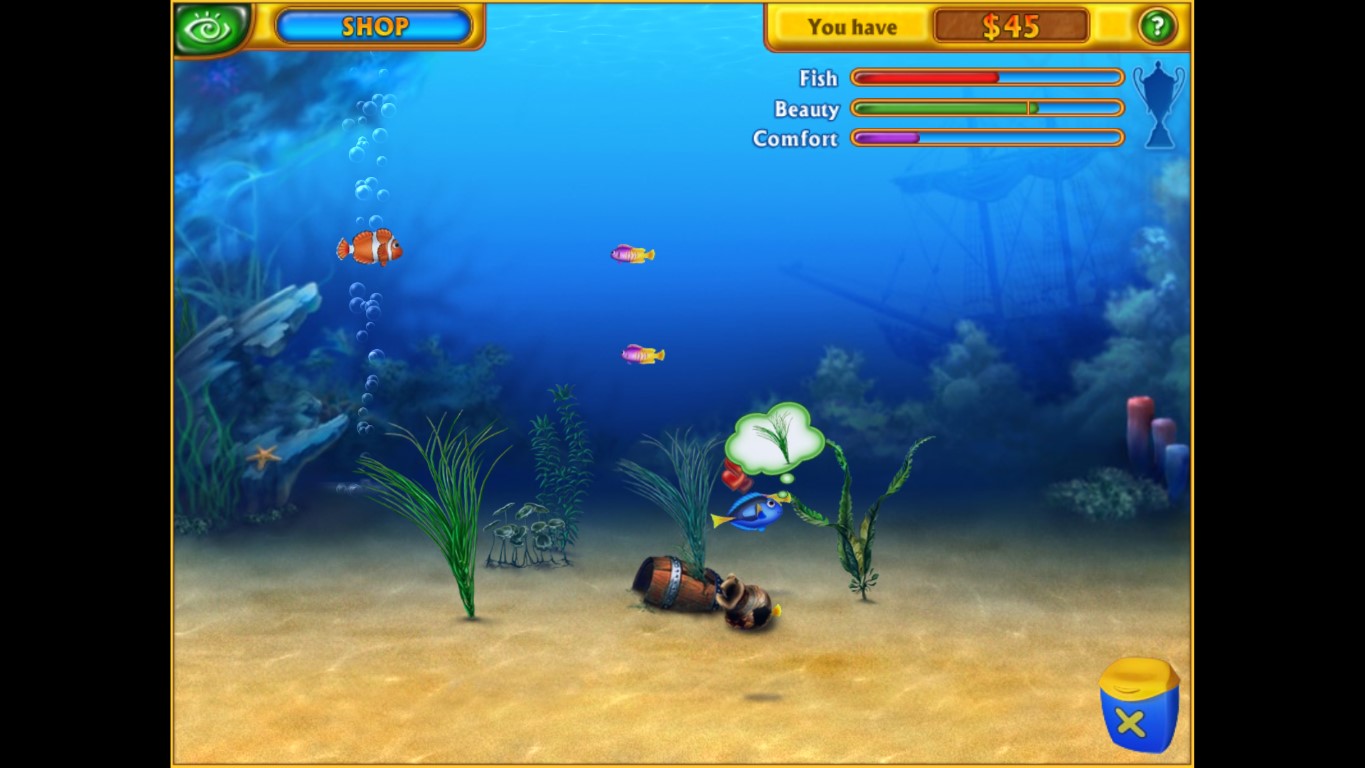Image resolution: width=1365 pixels, height=768 pixels.
Task: Open the help question mark icon
Action: point(1157,26)
